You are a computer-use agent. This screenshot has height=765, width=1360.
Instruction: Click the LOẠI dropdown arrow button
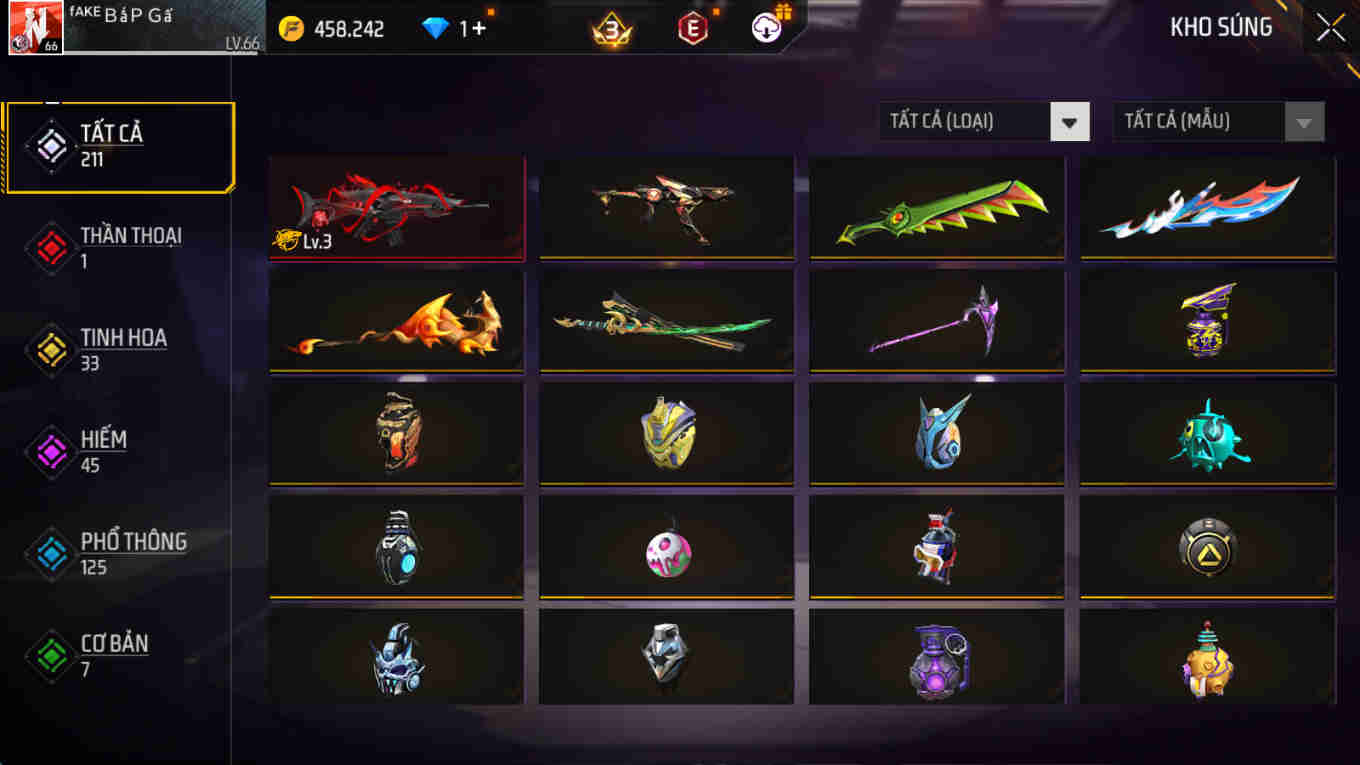click(x=1070, y=121)
